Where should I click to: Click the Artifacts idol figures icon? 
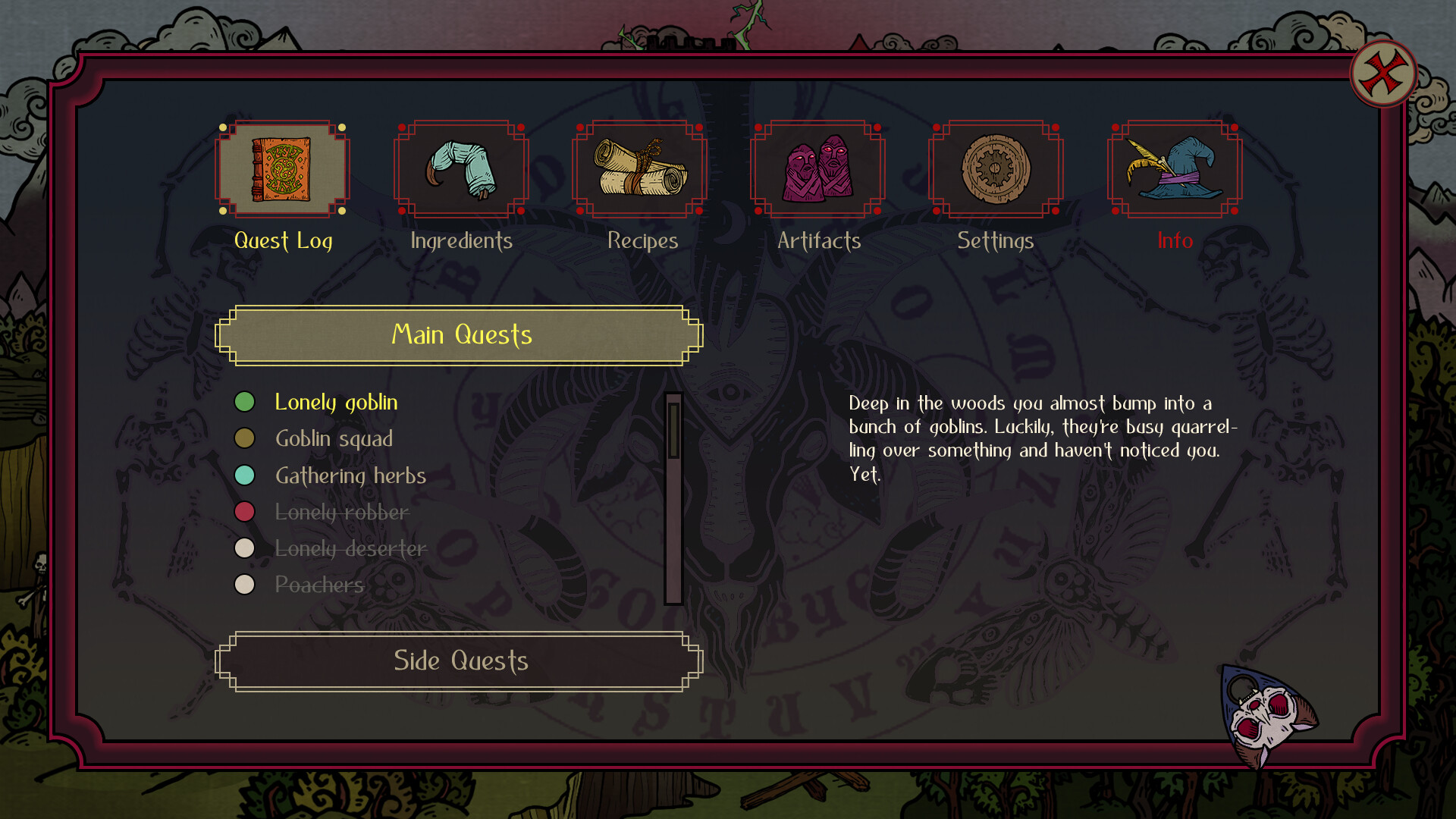coord(817,168)
